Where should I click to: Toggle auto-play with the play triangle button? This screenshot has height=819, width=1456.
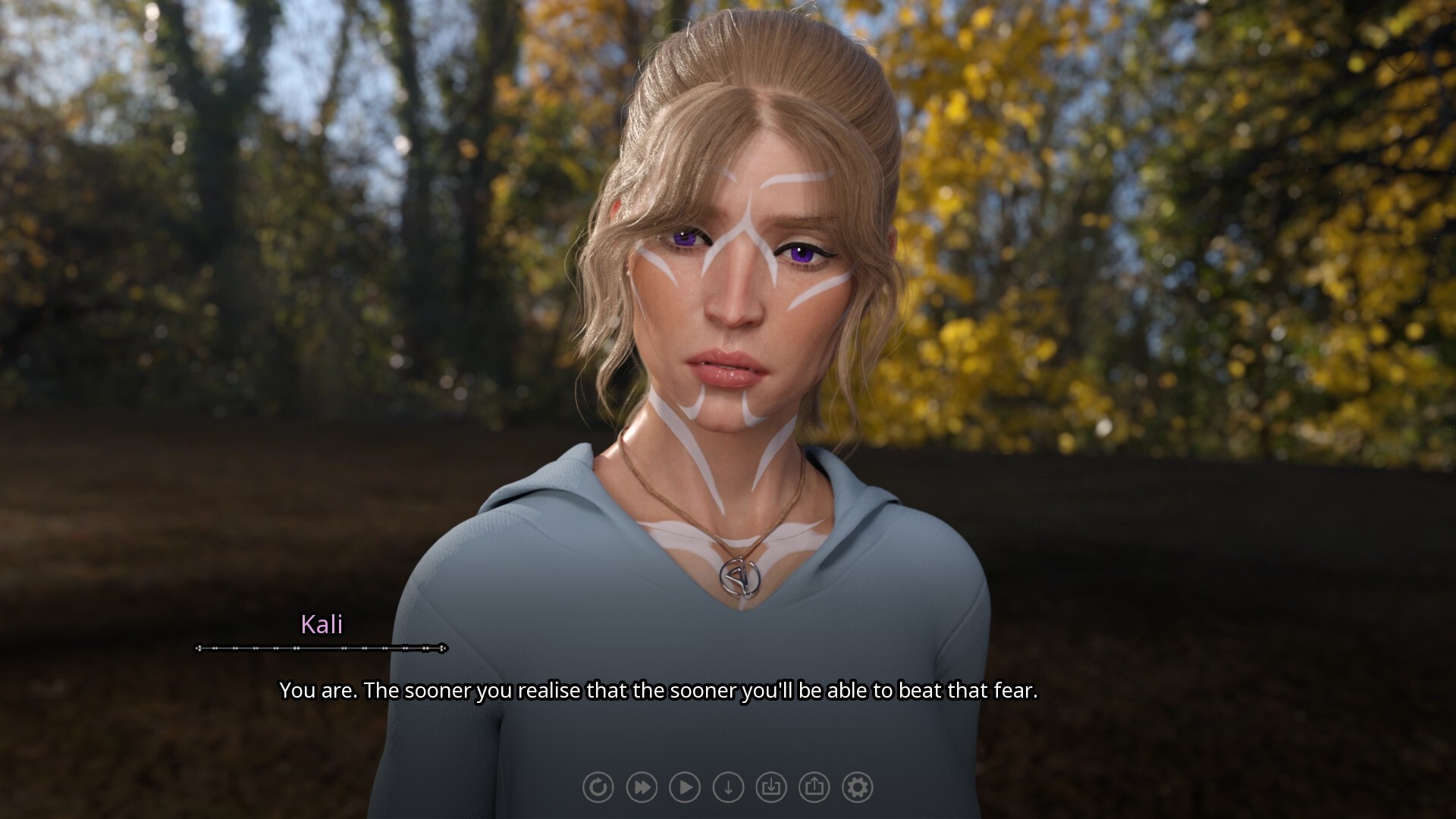tap(685, 787)
